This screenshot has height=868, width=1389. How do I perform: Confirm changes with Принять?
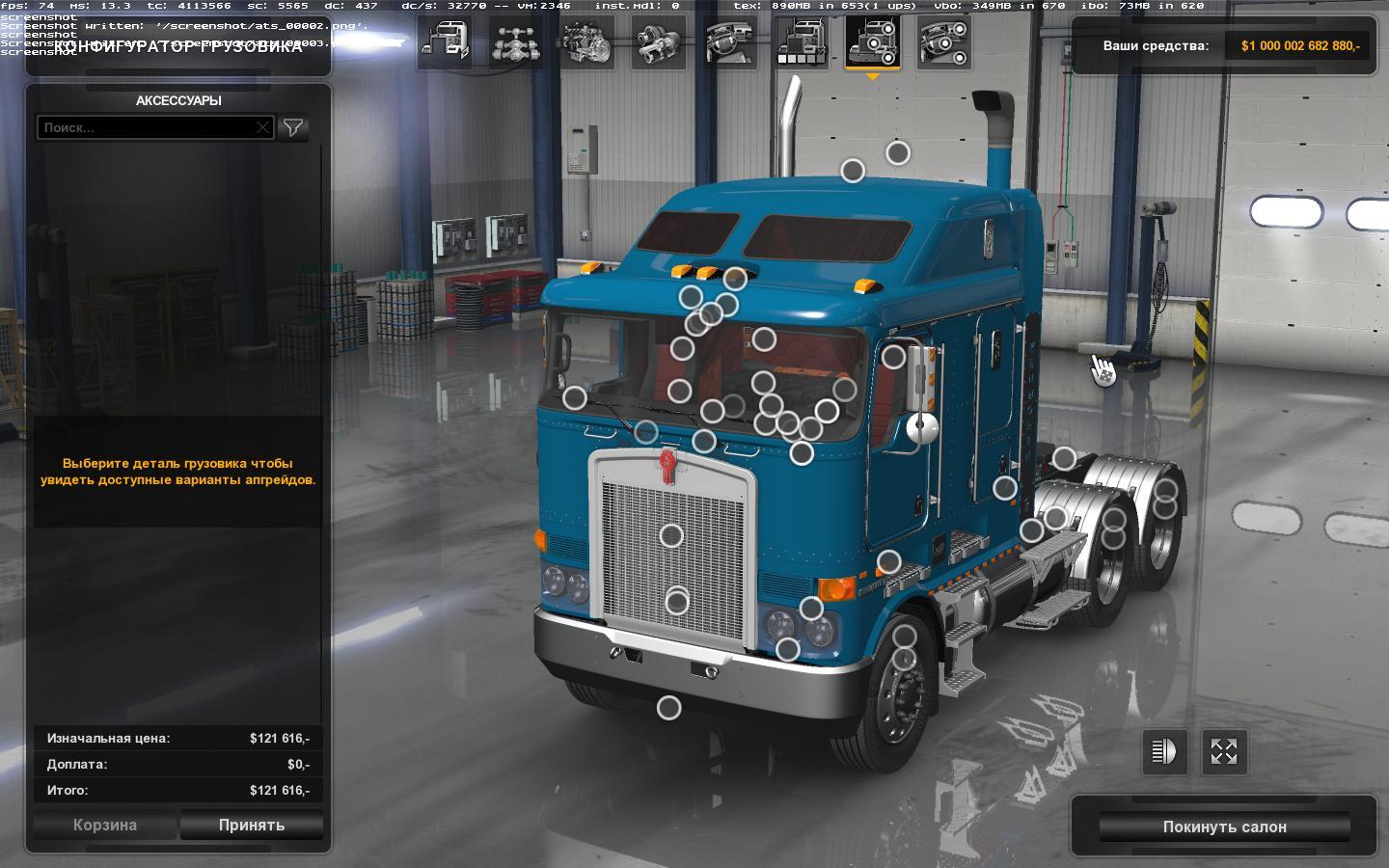(x=251, y=826)
